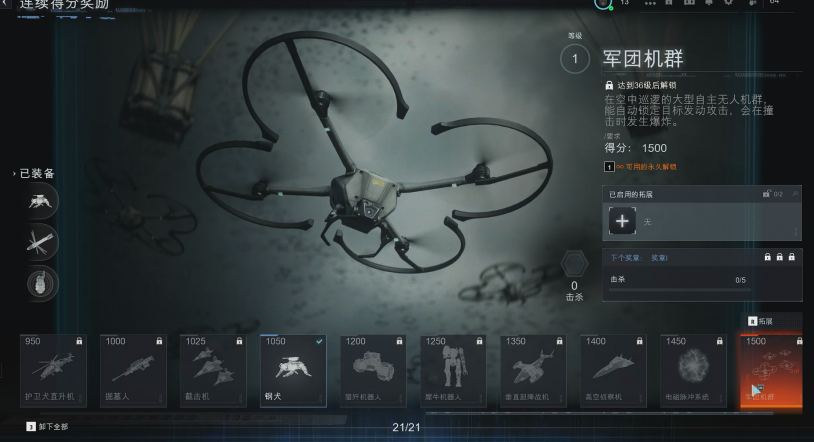Open the three-dot menu in top bar
814x442 pixels.
(652, 3)
